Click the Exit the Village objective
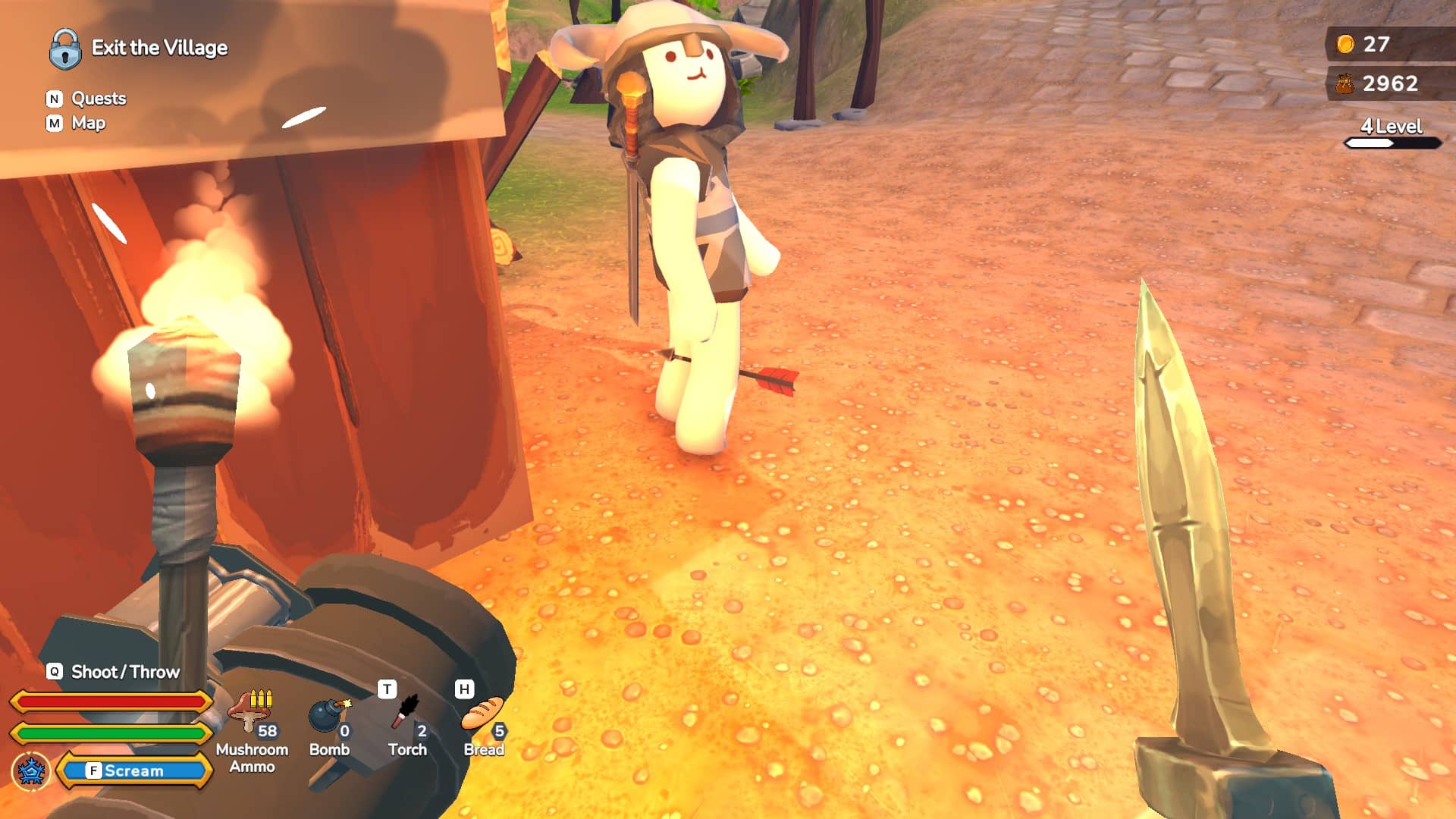The image size is (1456, 819). 159,48
